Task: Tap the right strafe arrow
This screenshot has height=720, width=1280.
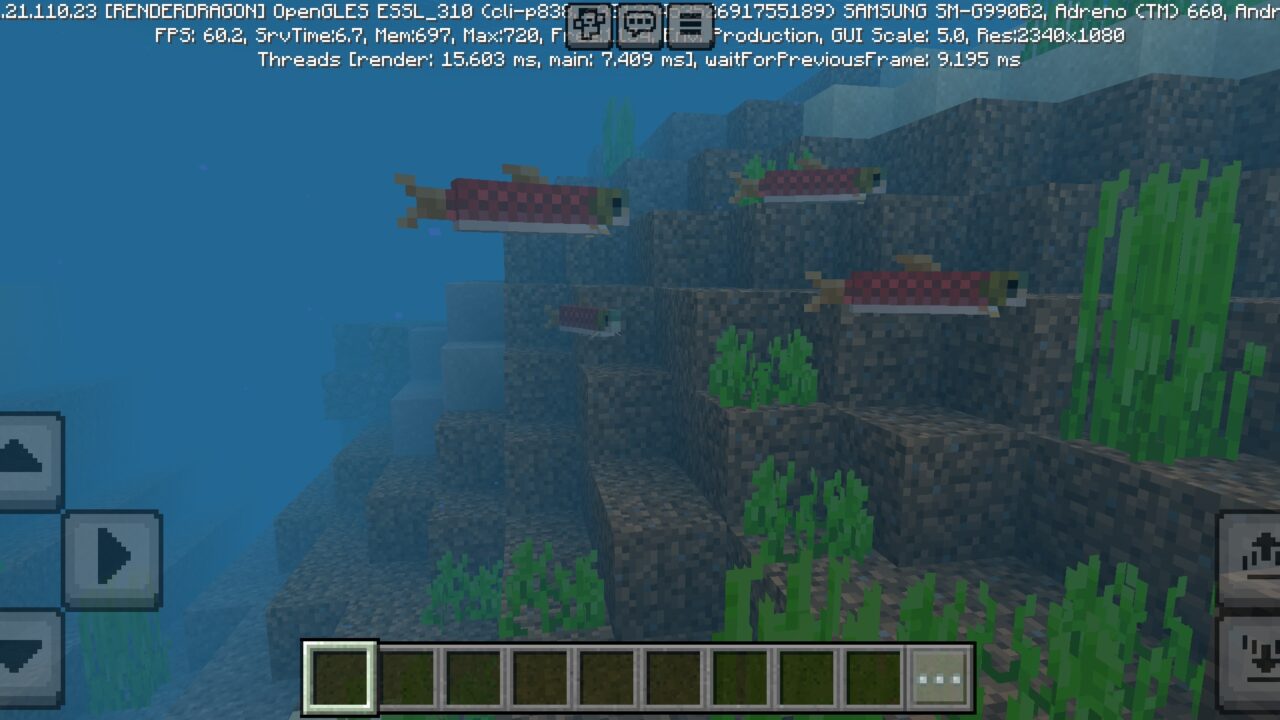Action: (113, 560)
